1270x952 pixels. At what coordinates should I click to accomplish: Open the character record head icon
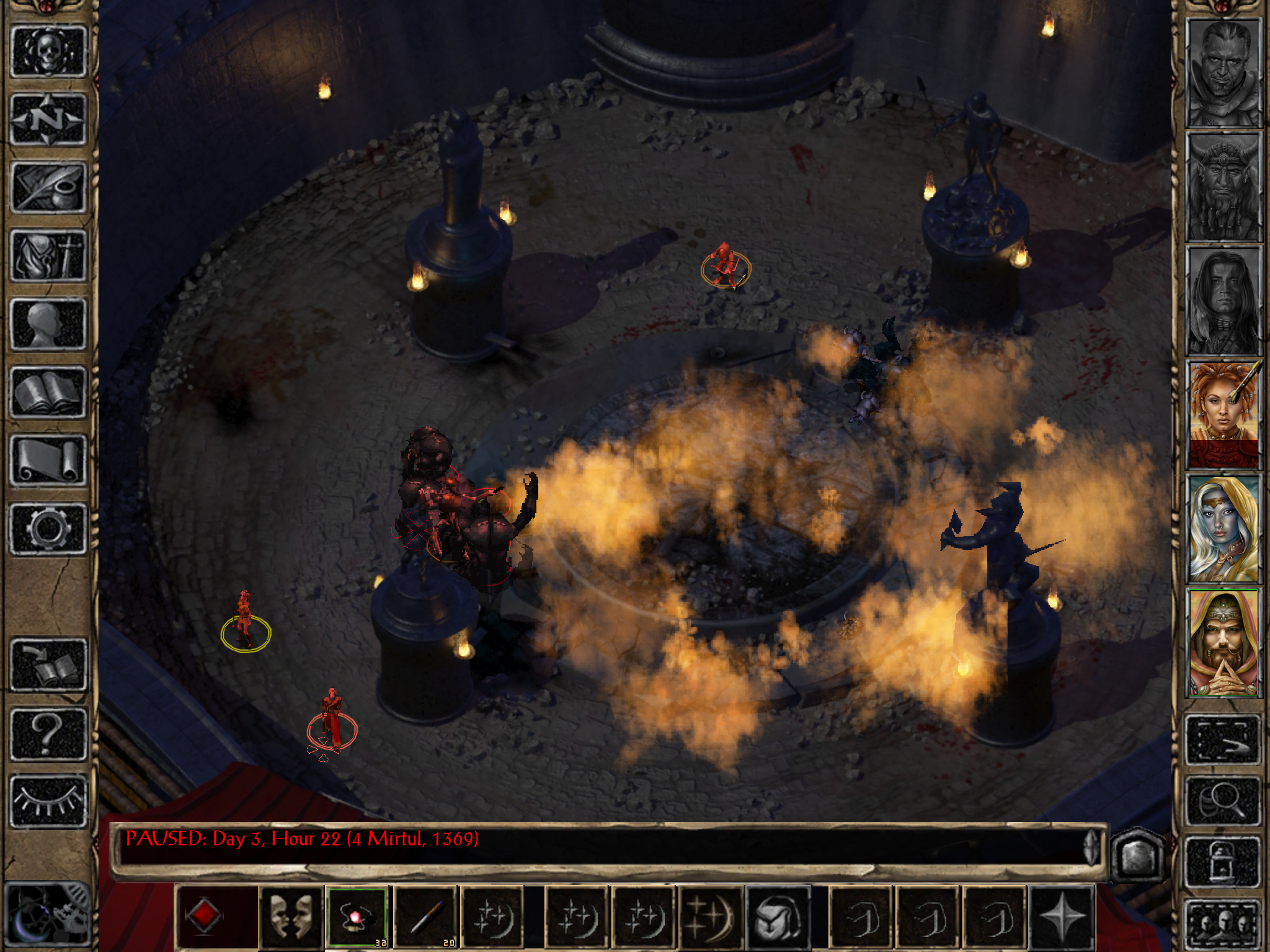point(48,324)
